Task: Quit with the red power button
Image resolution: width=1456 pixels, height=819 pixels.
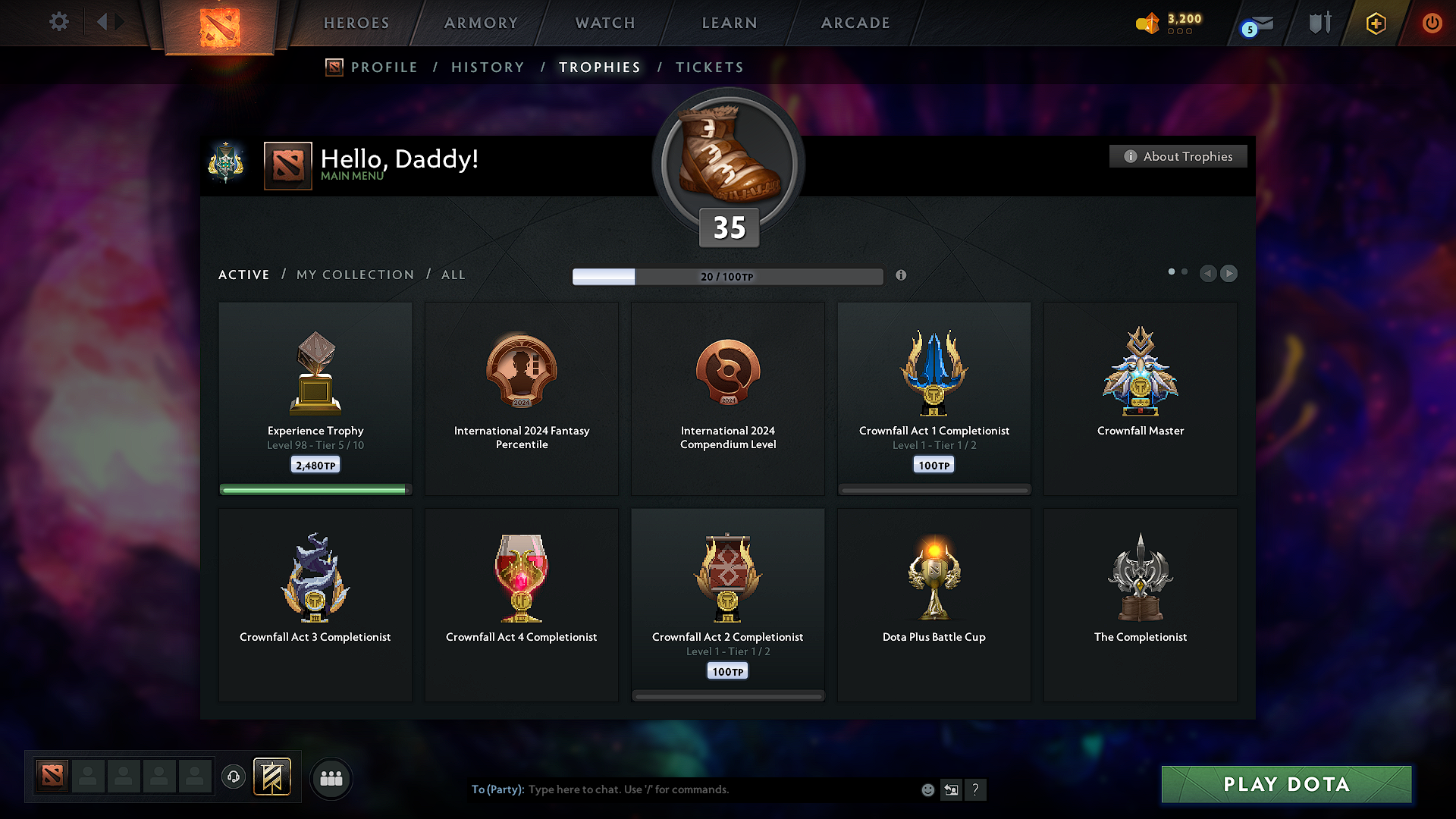Action: (1432, 23)
